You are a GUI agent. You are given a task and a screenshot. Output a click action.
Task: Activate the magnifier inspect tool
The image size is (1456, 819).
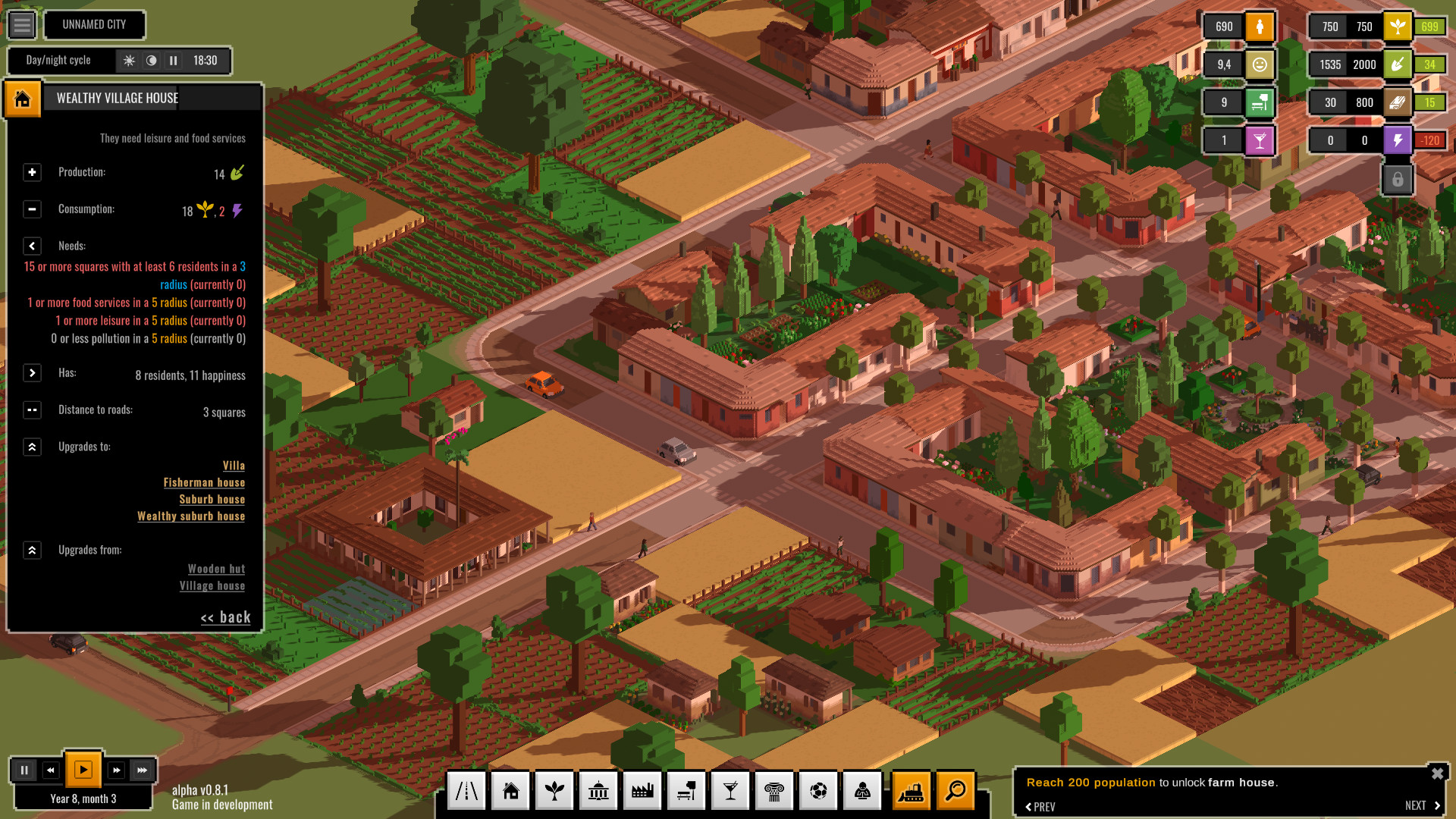point(956,790)
